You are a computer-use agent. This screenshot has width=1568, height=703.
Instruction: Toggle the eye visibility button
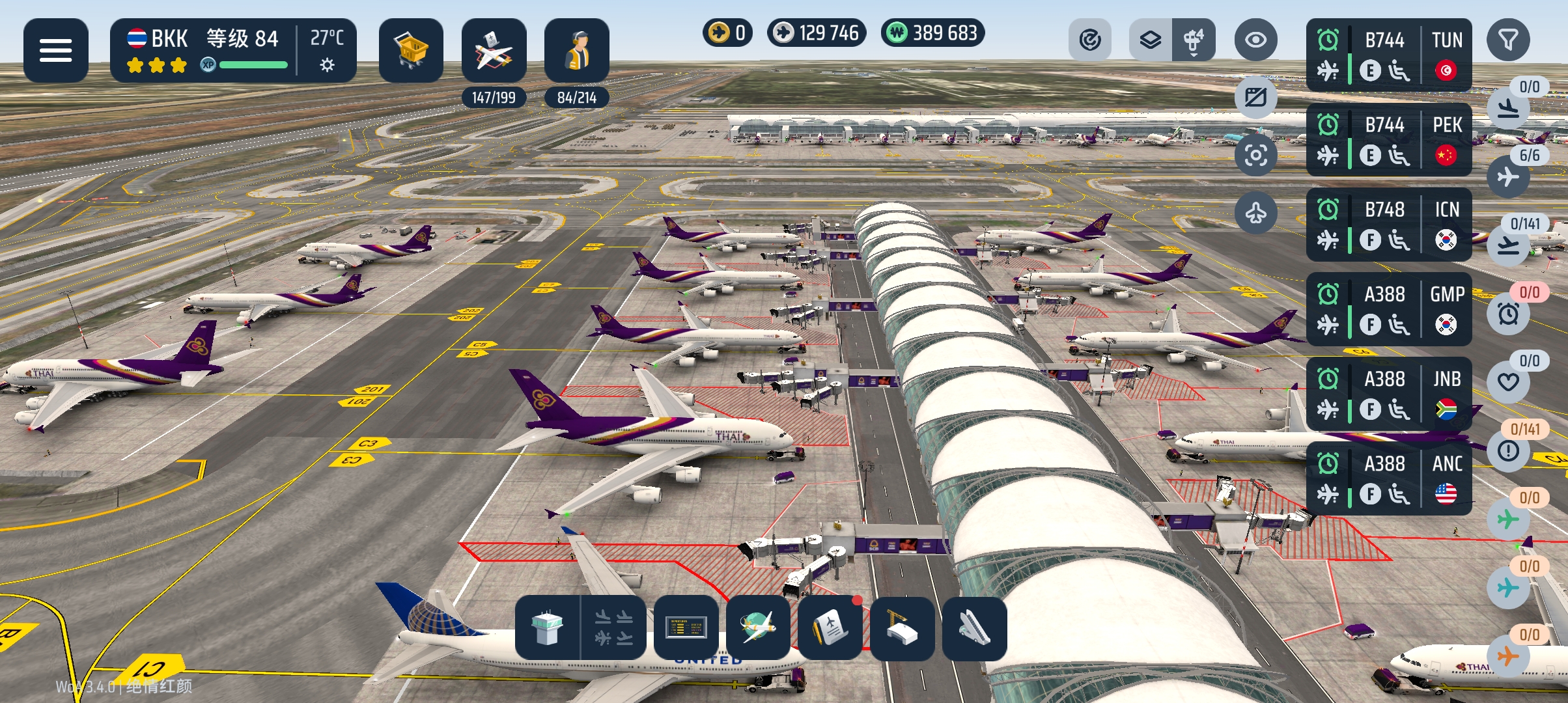1255,40
